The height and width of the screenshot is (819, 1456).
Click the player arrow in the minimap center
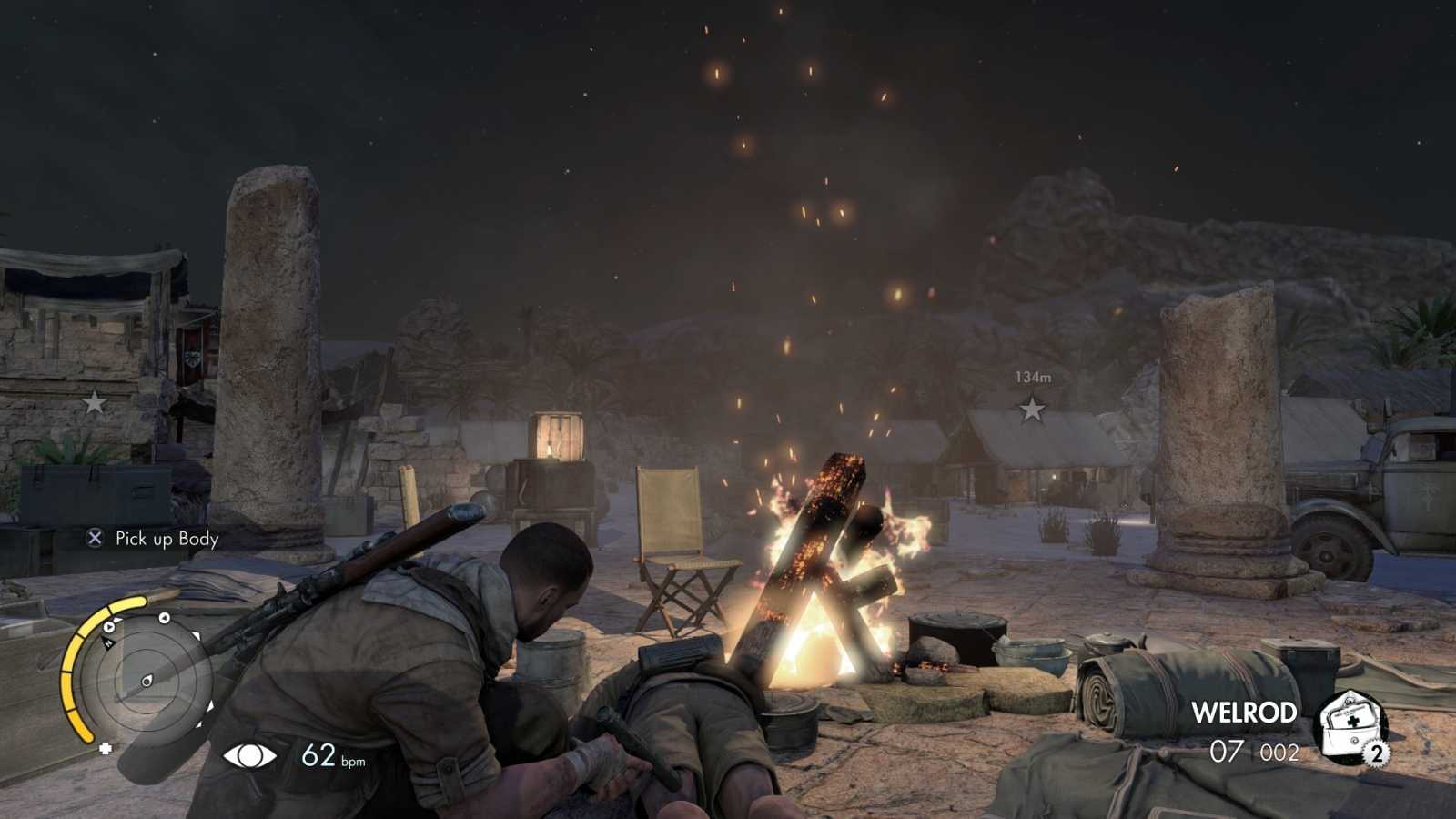pyautogui.click(x=147, y=681)
